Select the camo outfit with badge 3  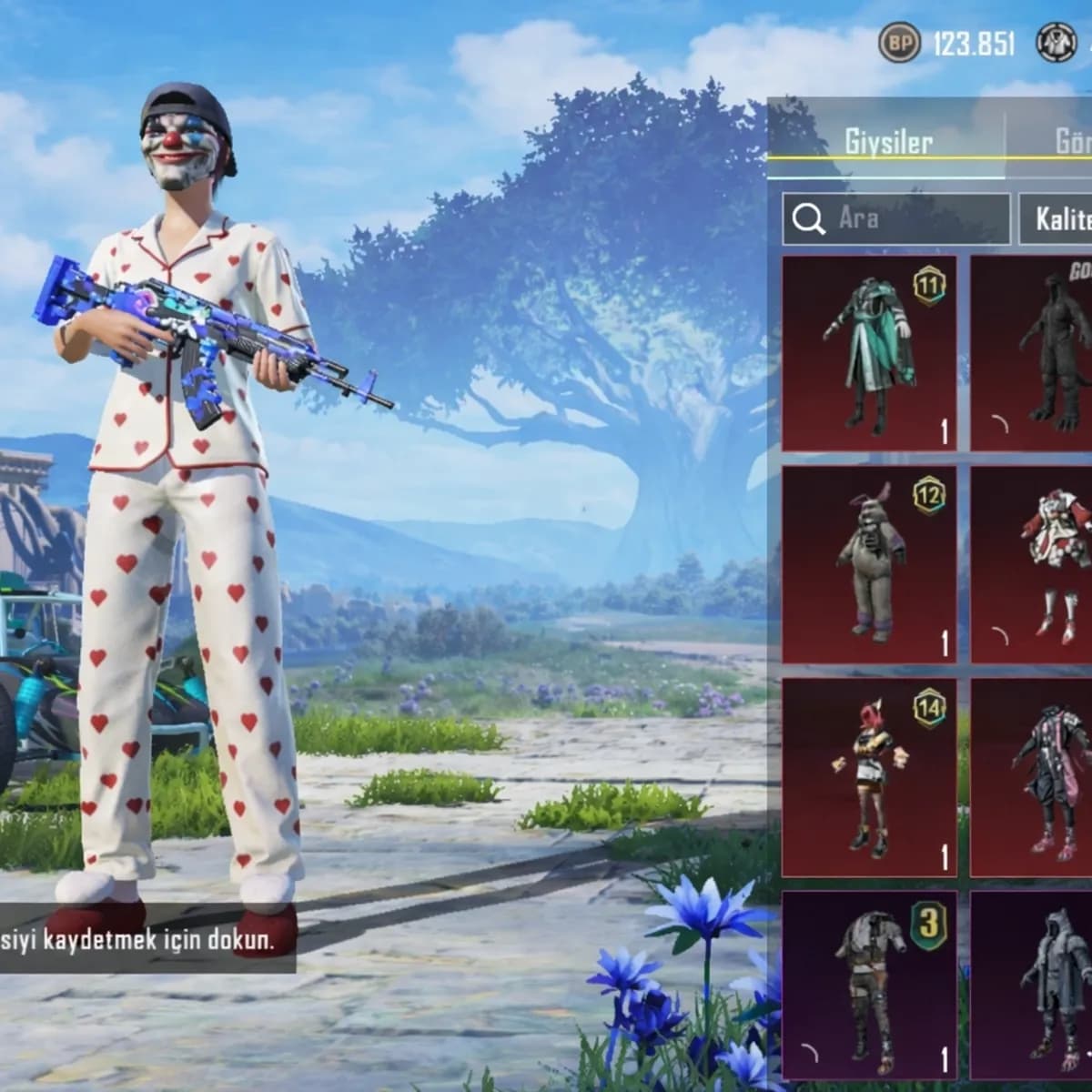point(869,985)
